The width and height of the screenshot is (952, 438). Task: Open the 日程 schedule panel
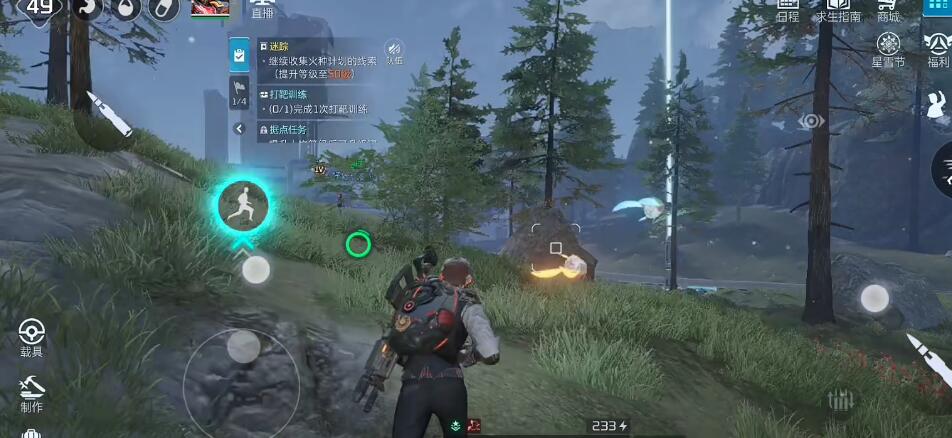[x=788, y=11]
